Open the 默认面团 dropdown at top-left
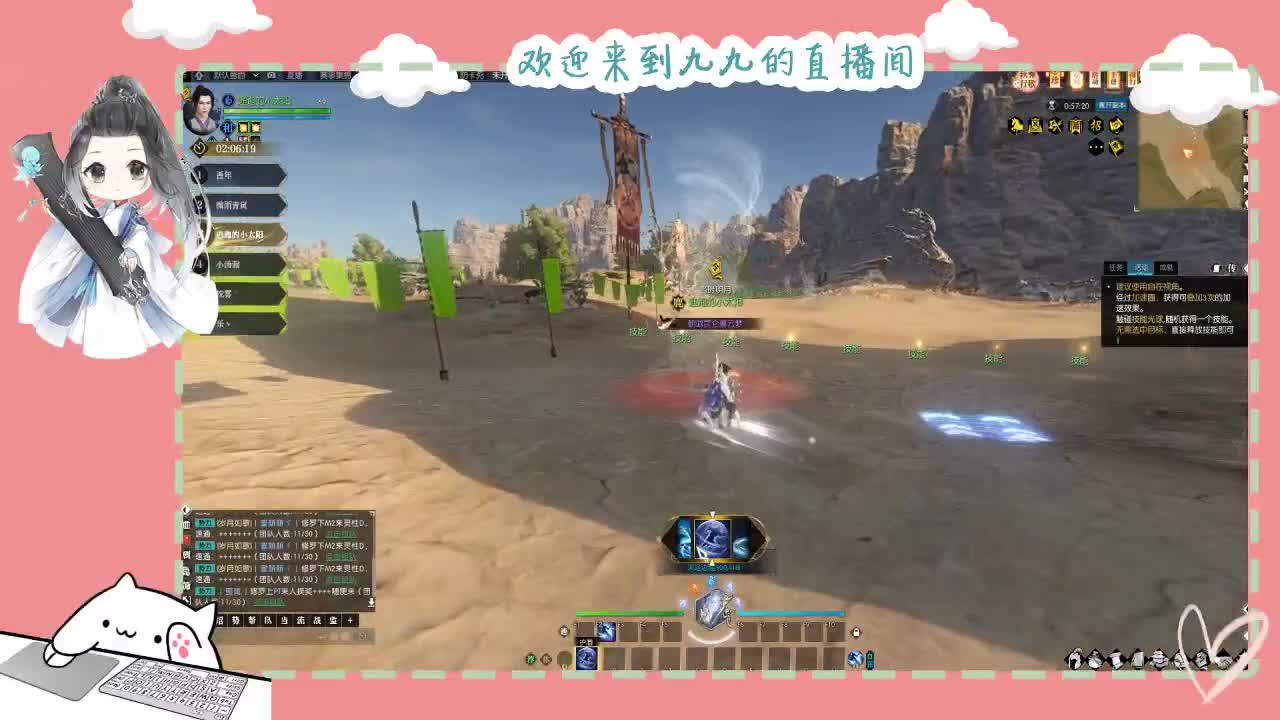Viewport: 1280px width, 720px height. [x=231, y=75]
